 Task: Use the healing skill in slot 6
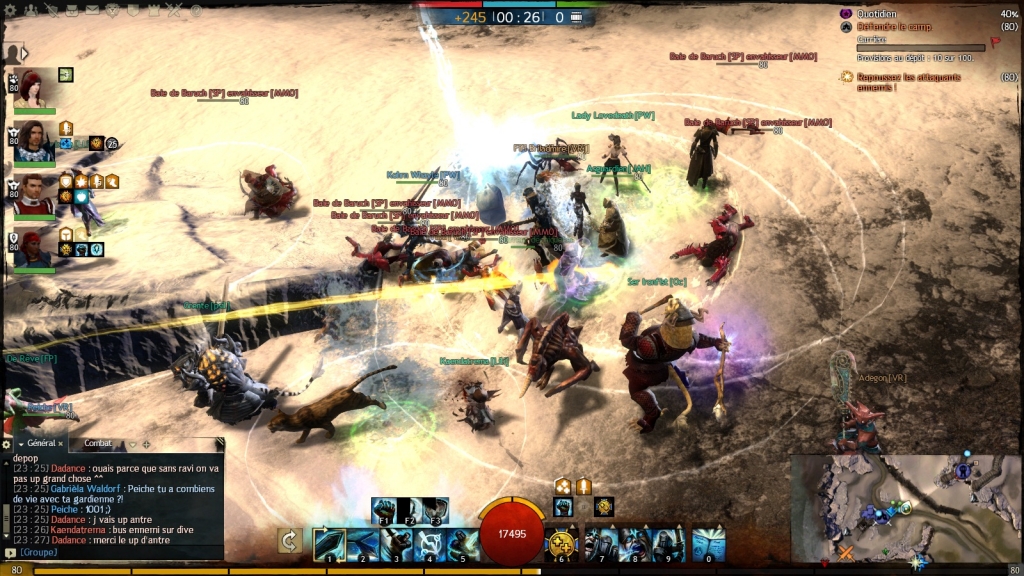pos(562,544)
